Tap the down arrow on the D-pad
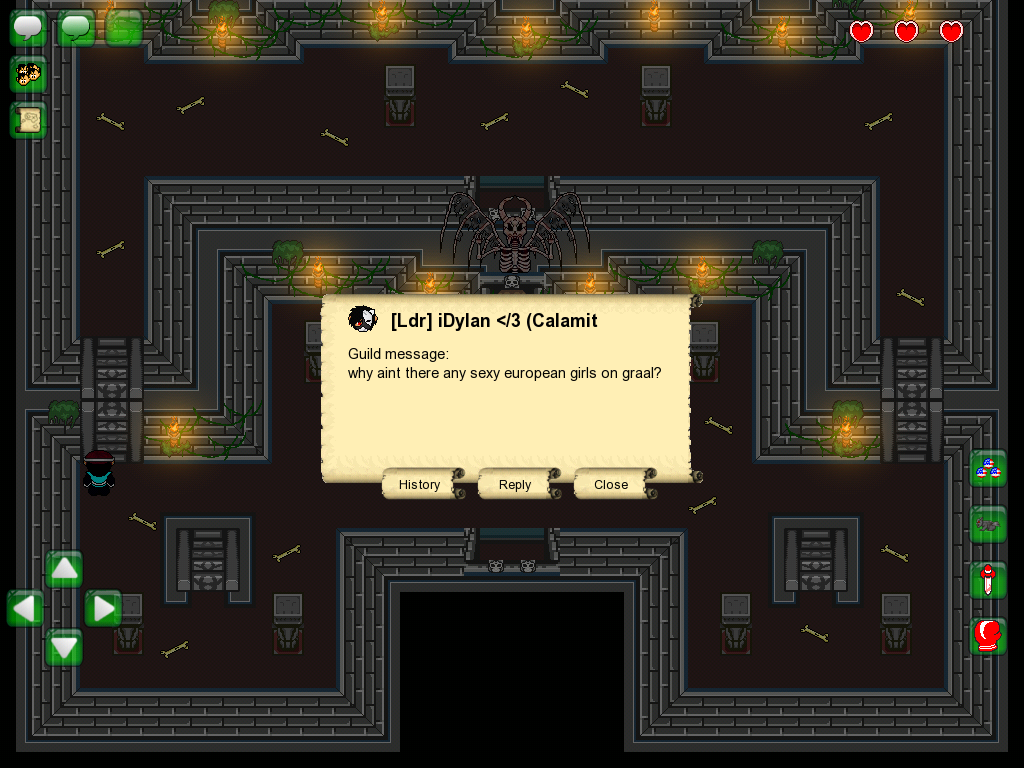This screenshot has width=1024, height=768. click(x=64, y=647)
